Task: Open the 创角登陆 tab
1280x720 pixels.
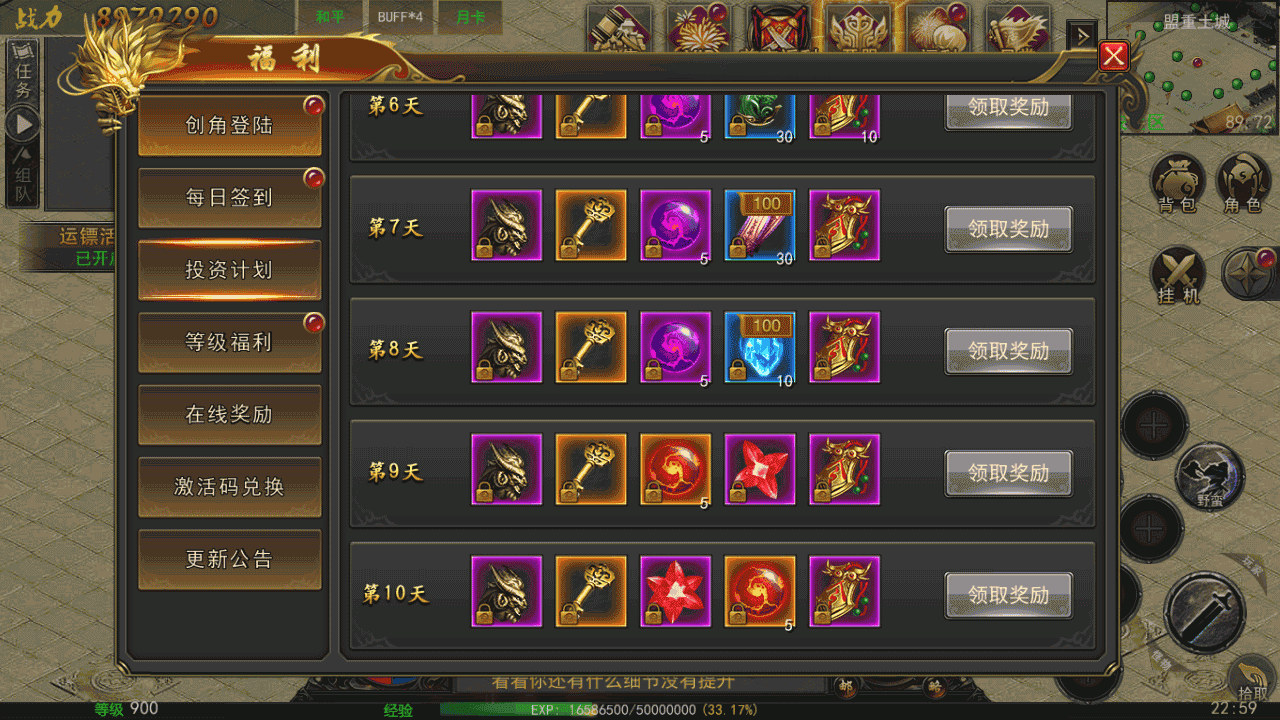Action: point(229,126)
